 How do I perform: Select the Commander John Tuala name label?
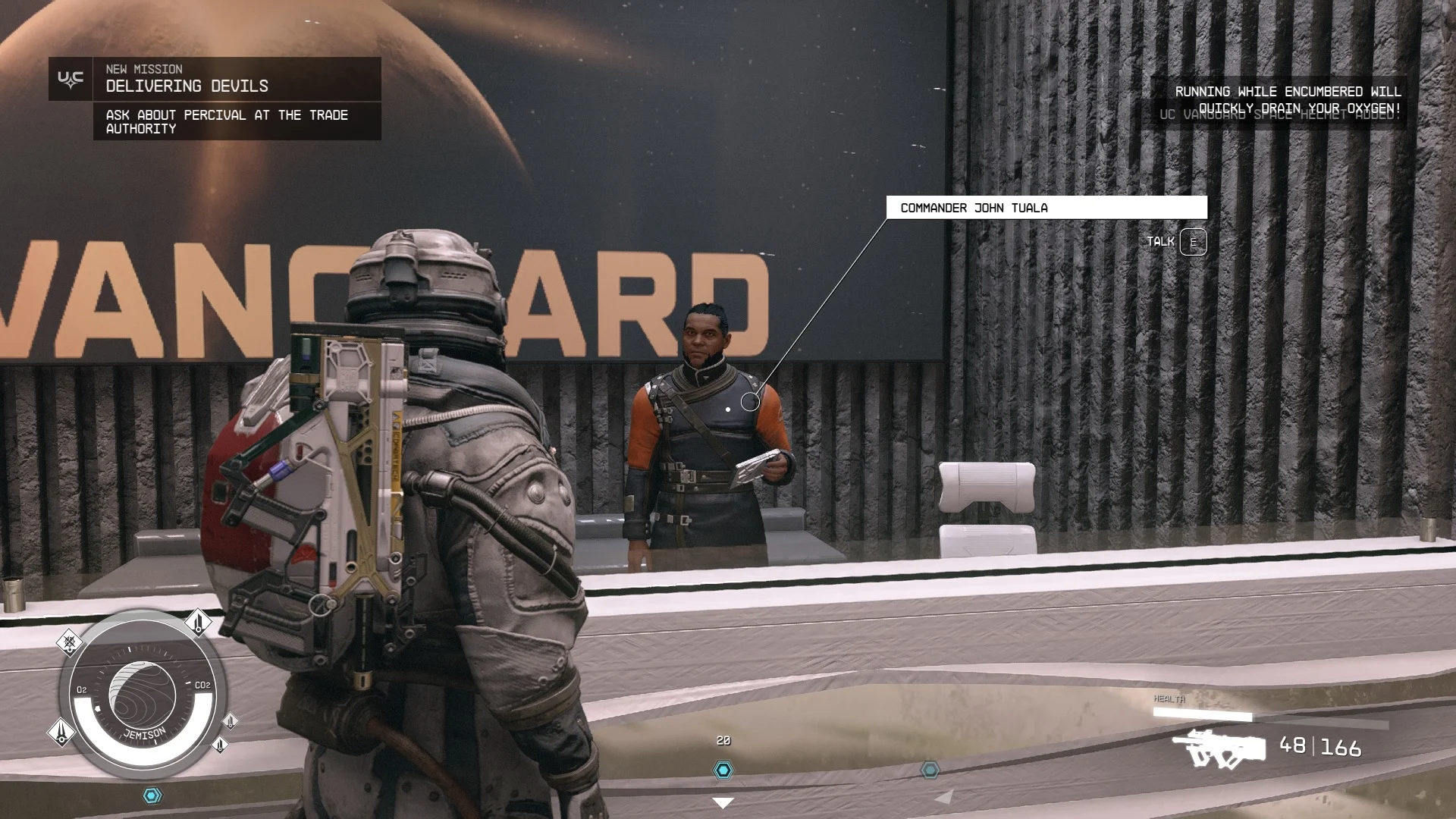1046,208
